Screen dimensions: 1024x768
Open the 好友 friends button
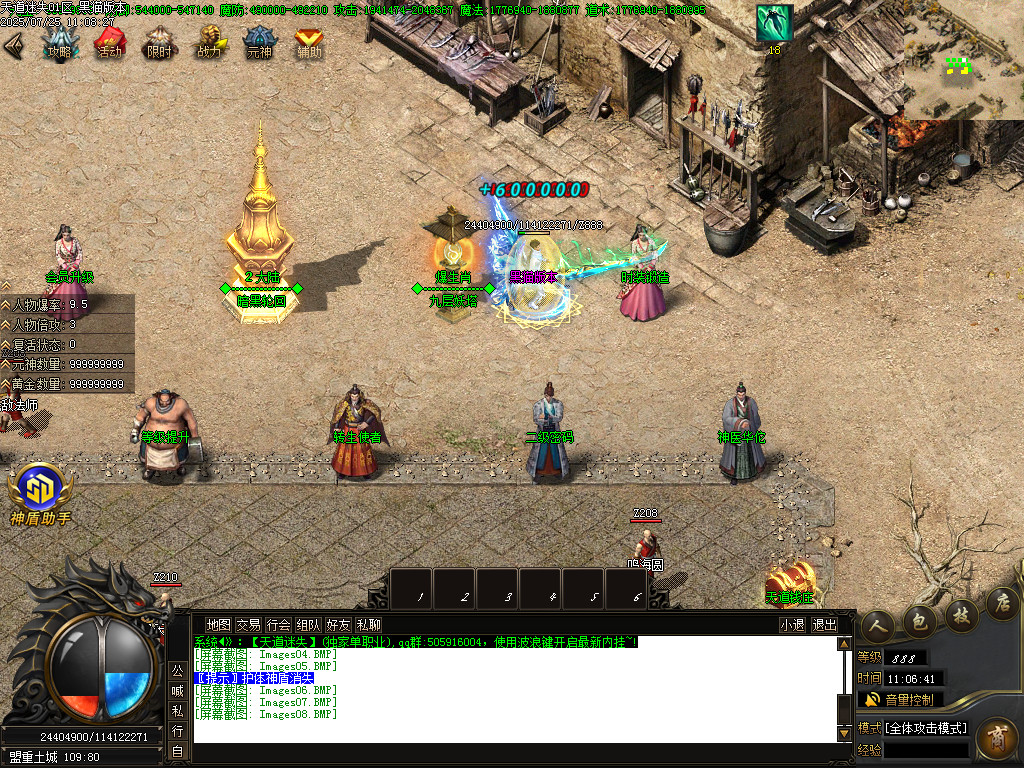[x=338, y=625]
